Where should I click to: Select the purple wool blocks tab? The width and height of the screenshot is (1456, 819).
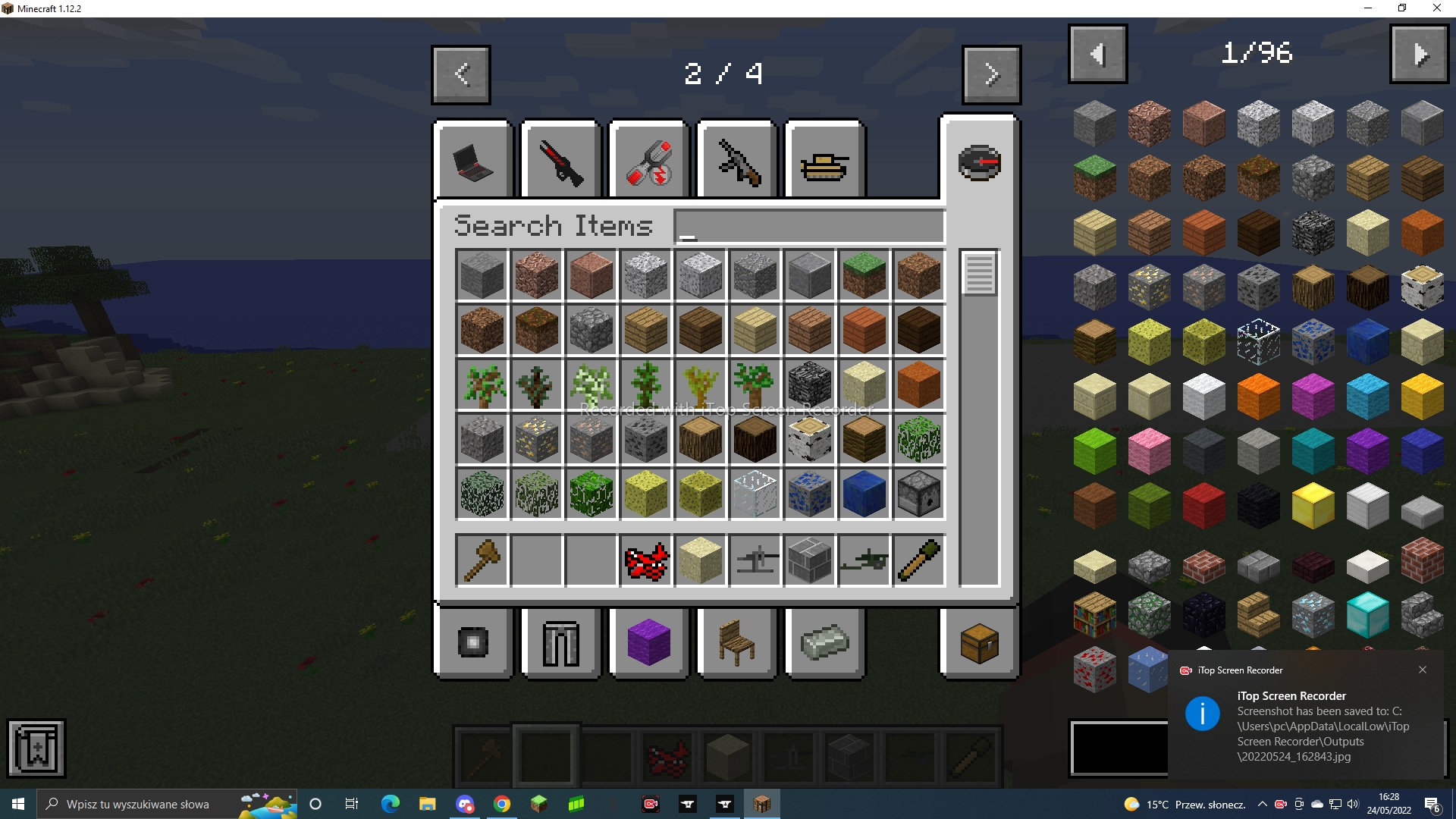(x=648, y=642)
